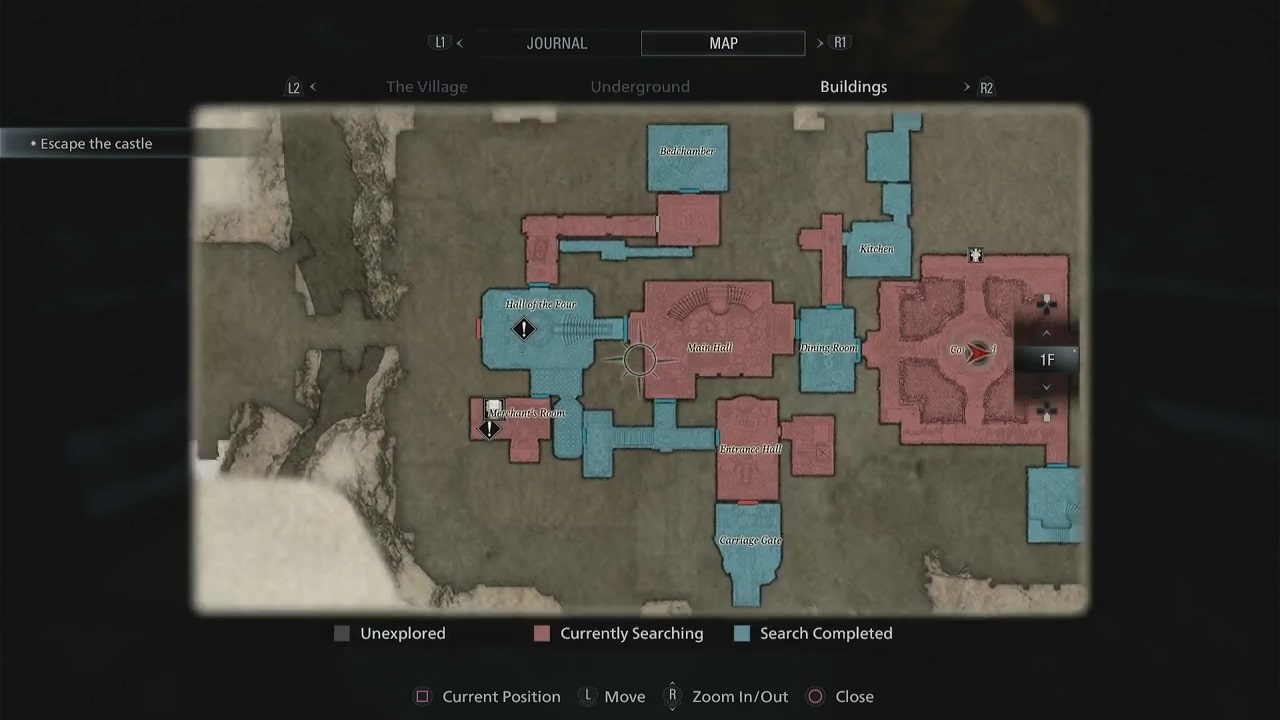
Task: Click the exclamation marker in Merchant's Room
Action: tap(489, 428)
